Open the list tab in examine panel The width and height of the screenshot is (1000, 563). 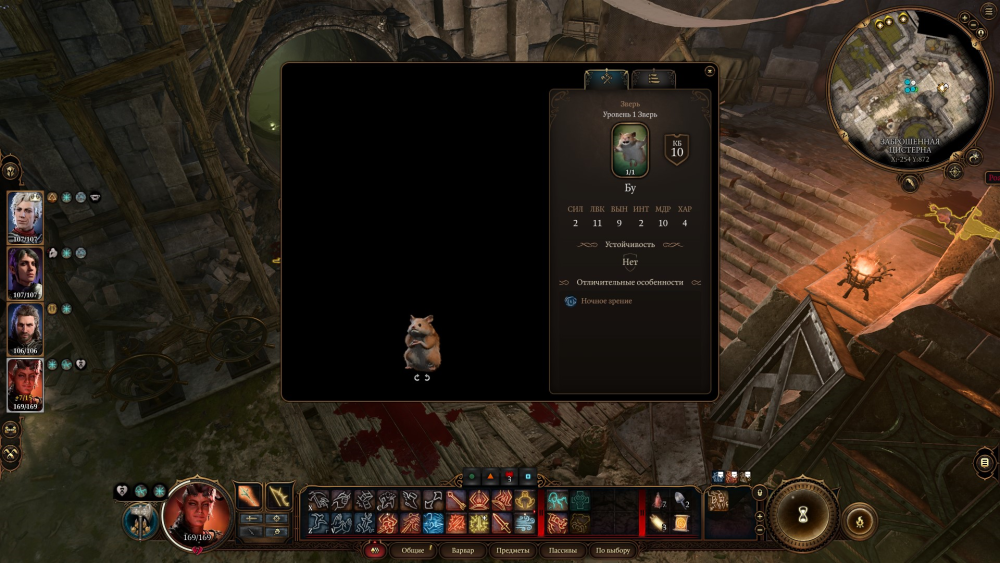coord(653,79)
